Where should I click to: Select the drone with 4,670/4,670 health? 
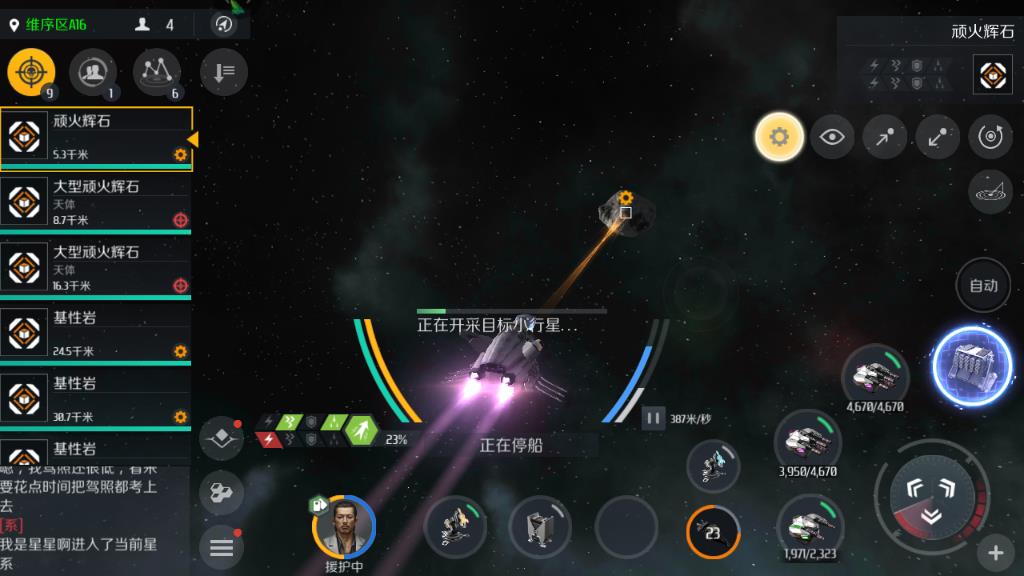click(x=875, y=376)
